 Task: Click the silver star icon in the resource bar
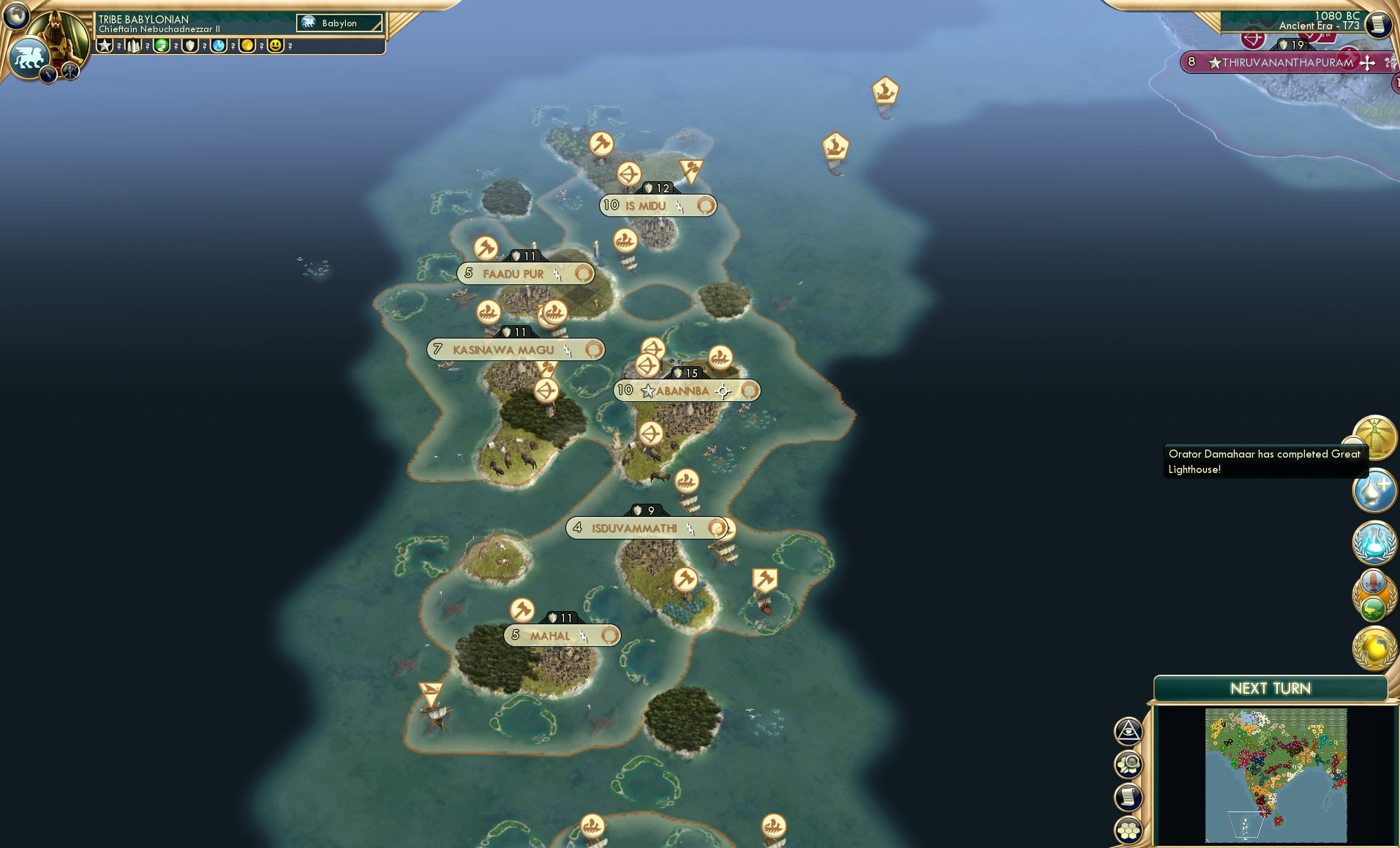103,46
